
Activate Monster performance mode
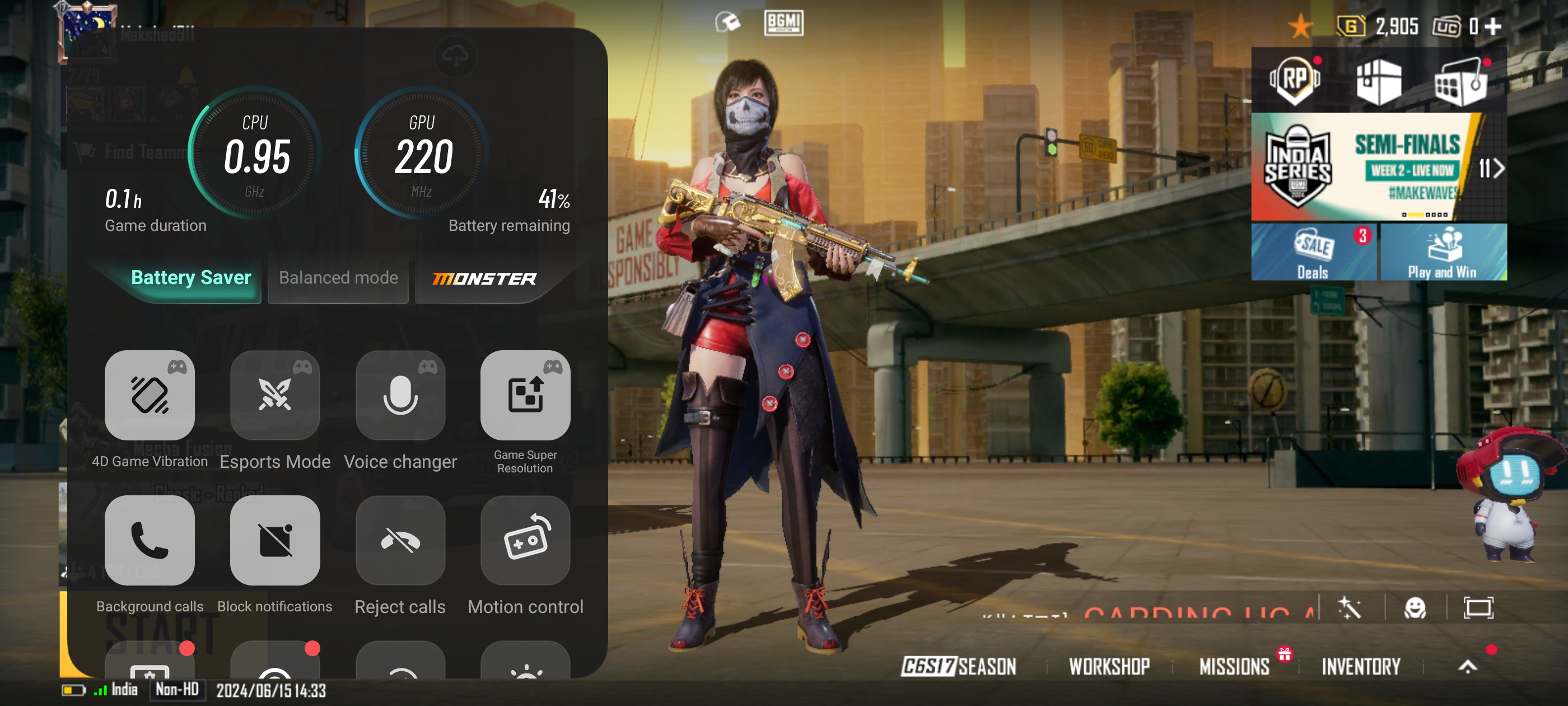(x=484, y=278)
